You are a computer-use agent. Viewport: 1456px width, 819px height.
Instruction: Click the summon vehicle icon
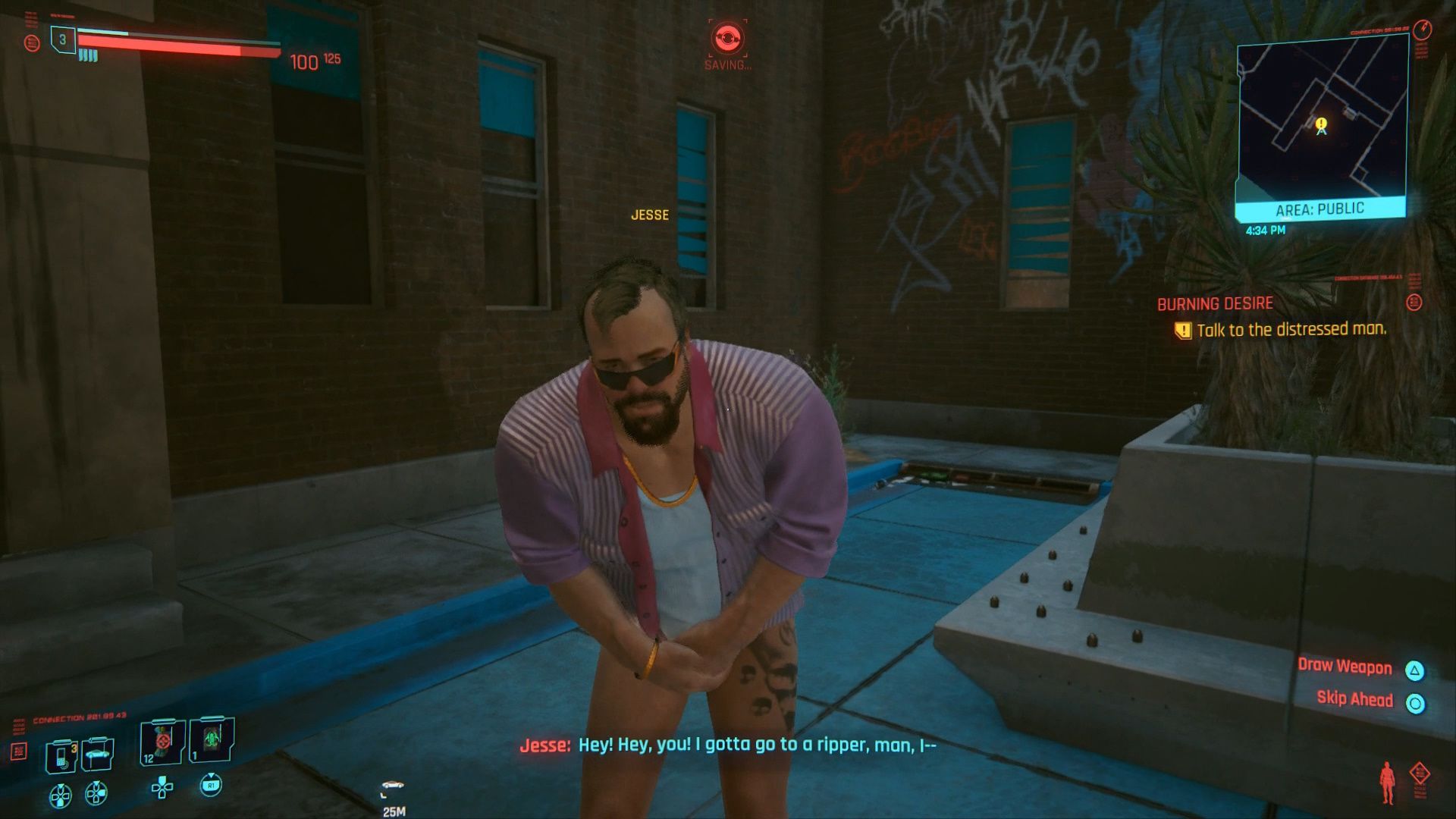(x=98, y=753)
